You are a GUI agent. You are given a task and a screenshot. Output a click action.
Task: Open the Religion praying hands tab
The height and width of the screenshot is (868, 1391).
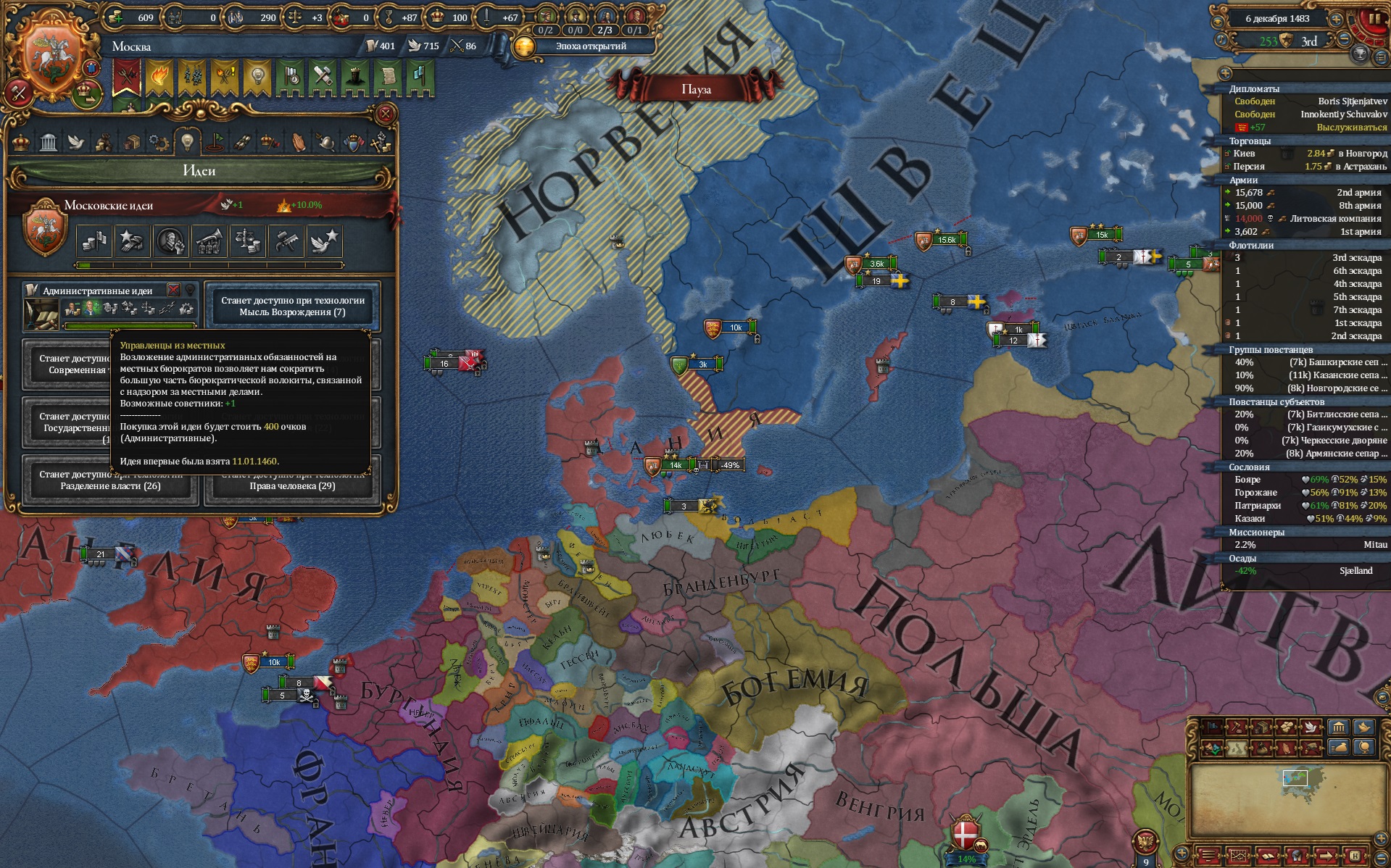[298, 142]
